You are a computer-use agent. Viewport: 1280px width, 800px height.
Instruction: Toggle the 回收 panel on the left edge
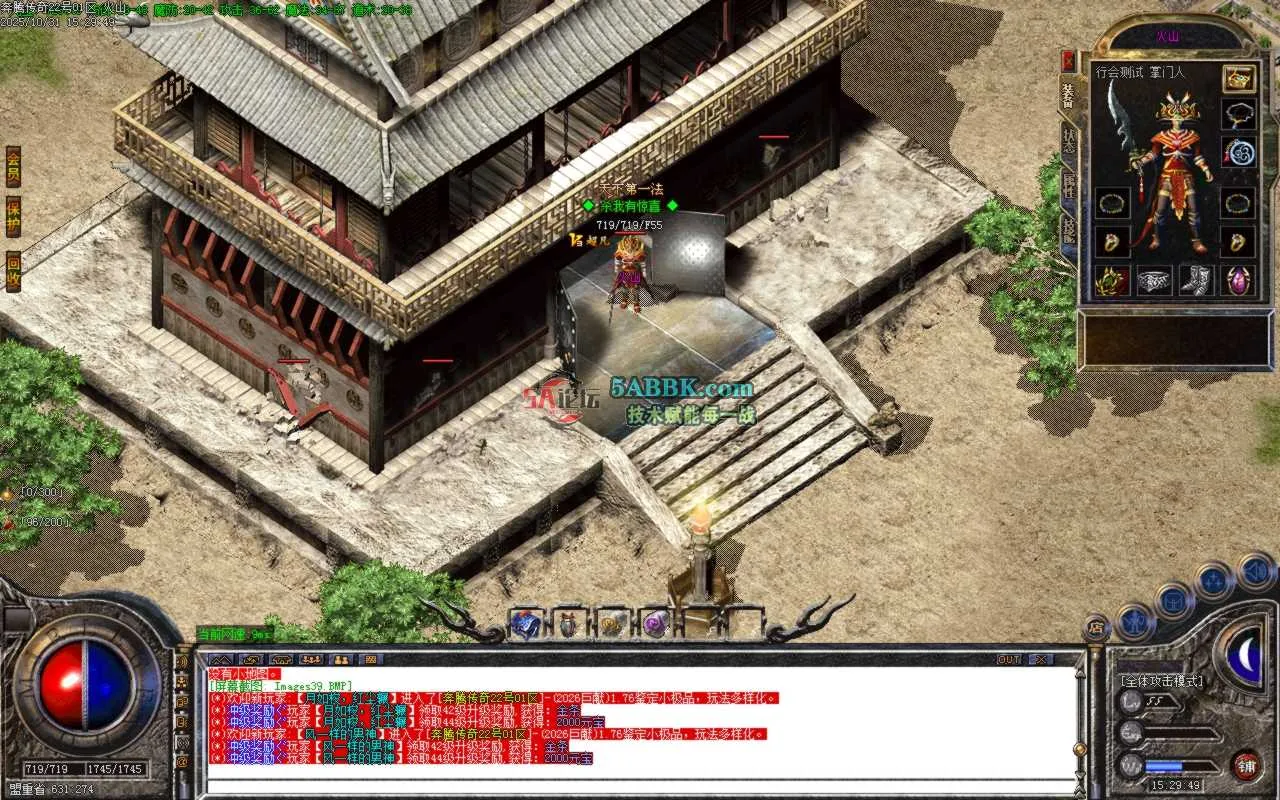(12, 267)
